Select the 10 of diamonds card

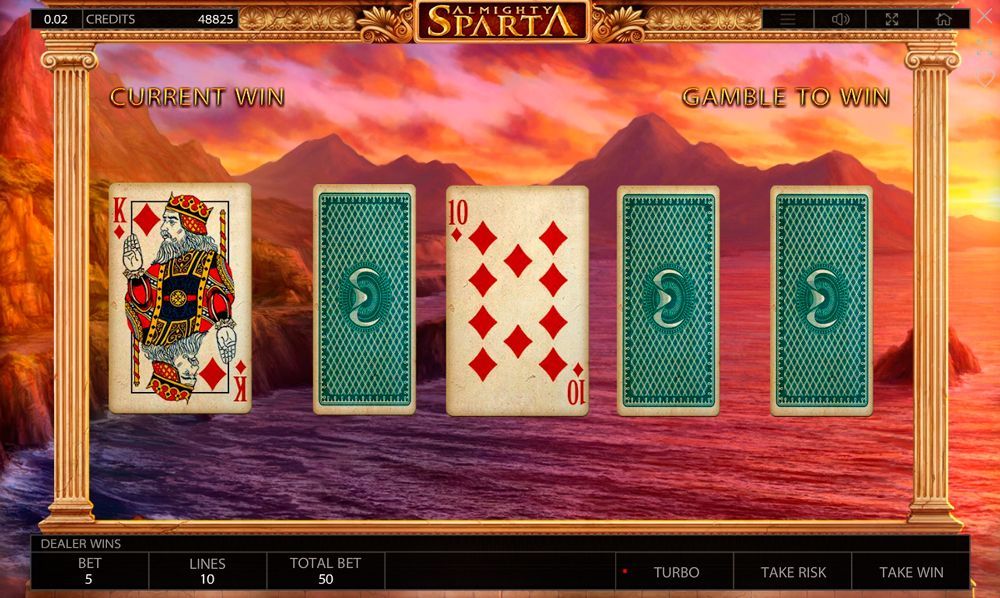tap(517, 300)
